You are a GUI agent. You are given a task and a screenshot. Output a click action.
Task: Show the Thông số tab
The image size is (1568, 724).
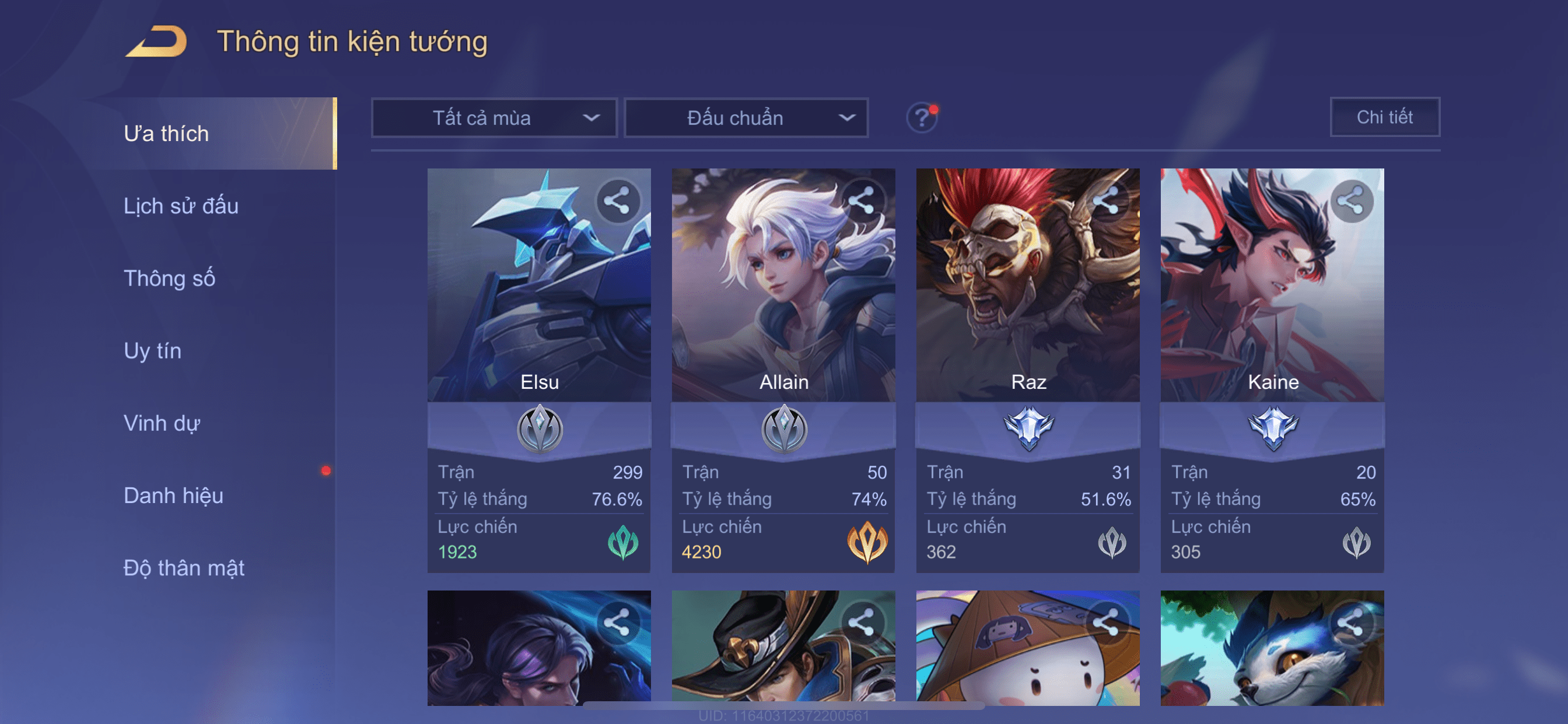(x=169, y=278)
